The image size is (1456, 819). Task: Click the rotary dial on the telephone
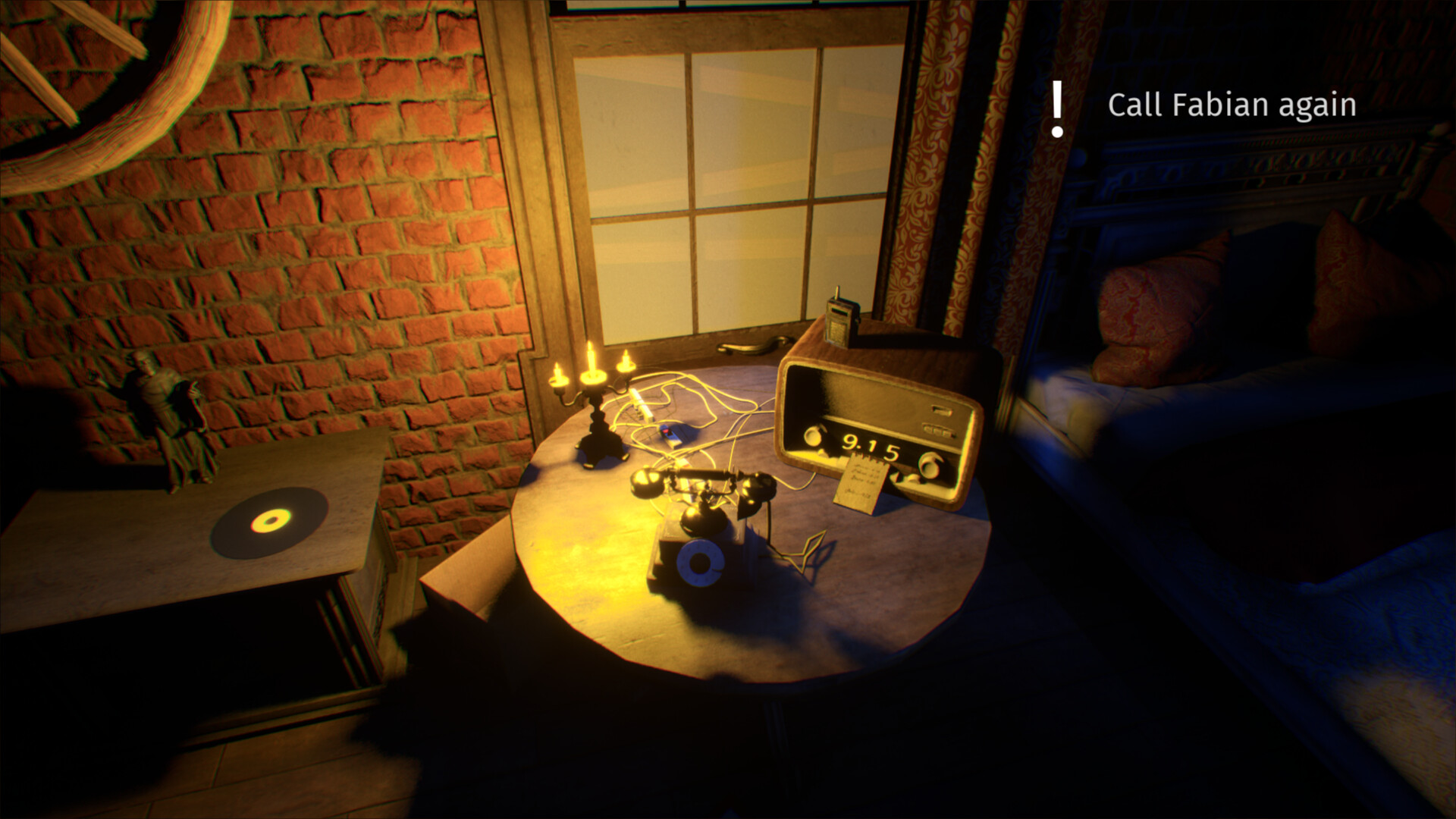(701, 561)
